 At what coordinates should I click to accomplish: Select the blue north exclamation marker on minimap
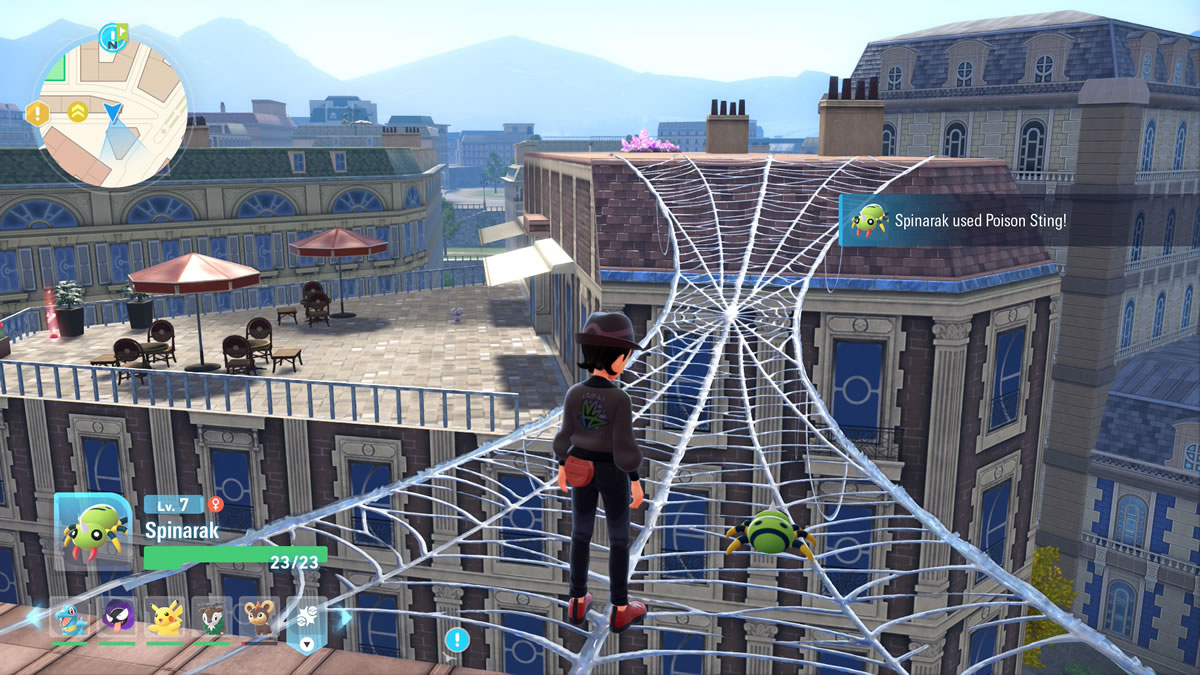(111, 38)
